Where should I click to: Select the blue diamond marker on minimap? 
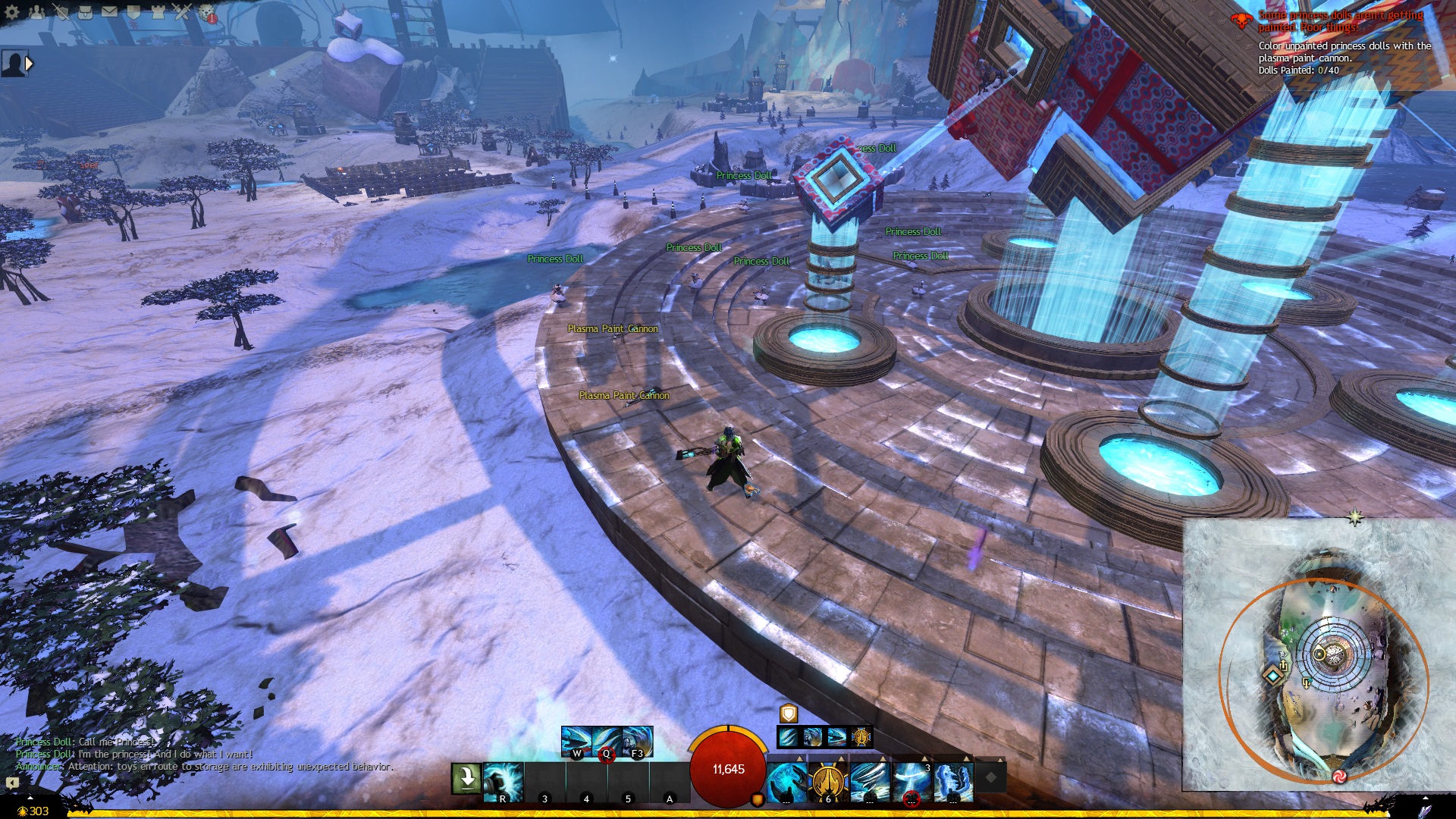(x=1272, y=674)
